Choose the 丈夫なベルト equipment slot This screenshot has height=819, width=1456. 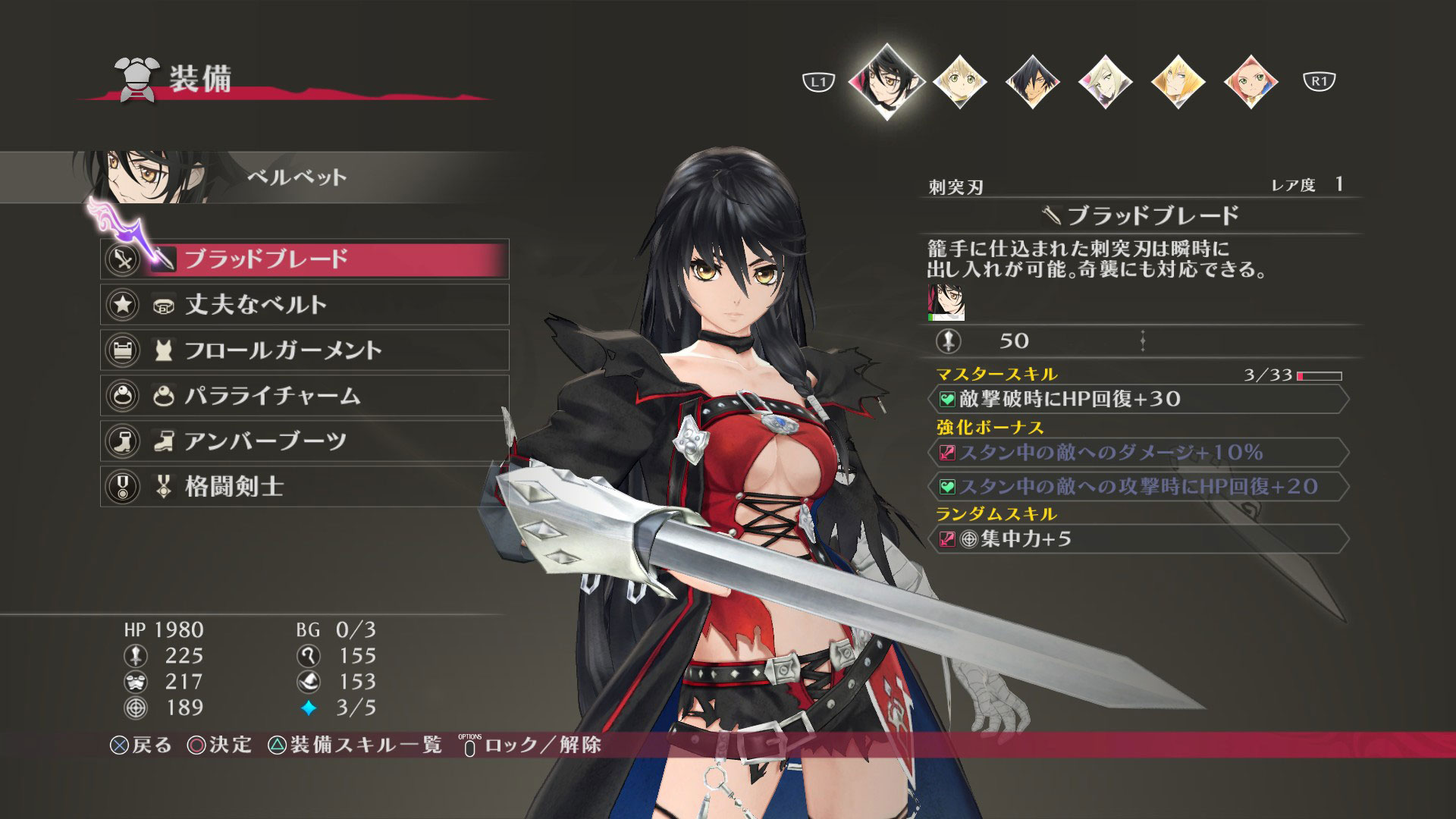[305, 305]
